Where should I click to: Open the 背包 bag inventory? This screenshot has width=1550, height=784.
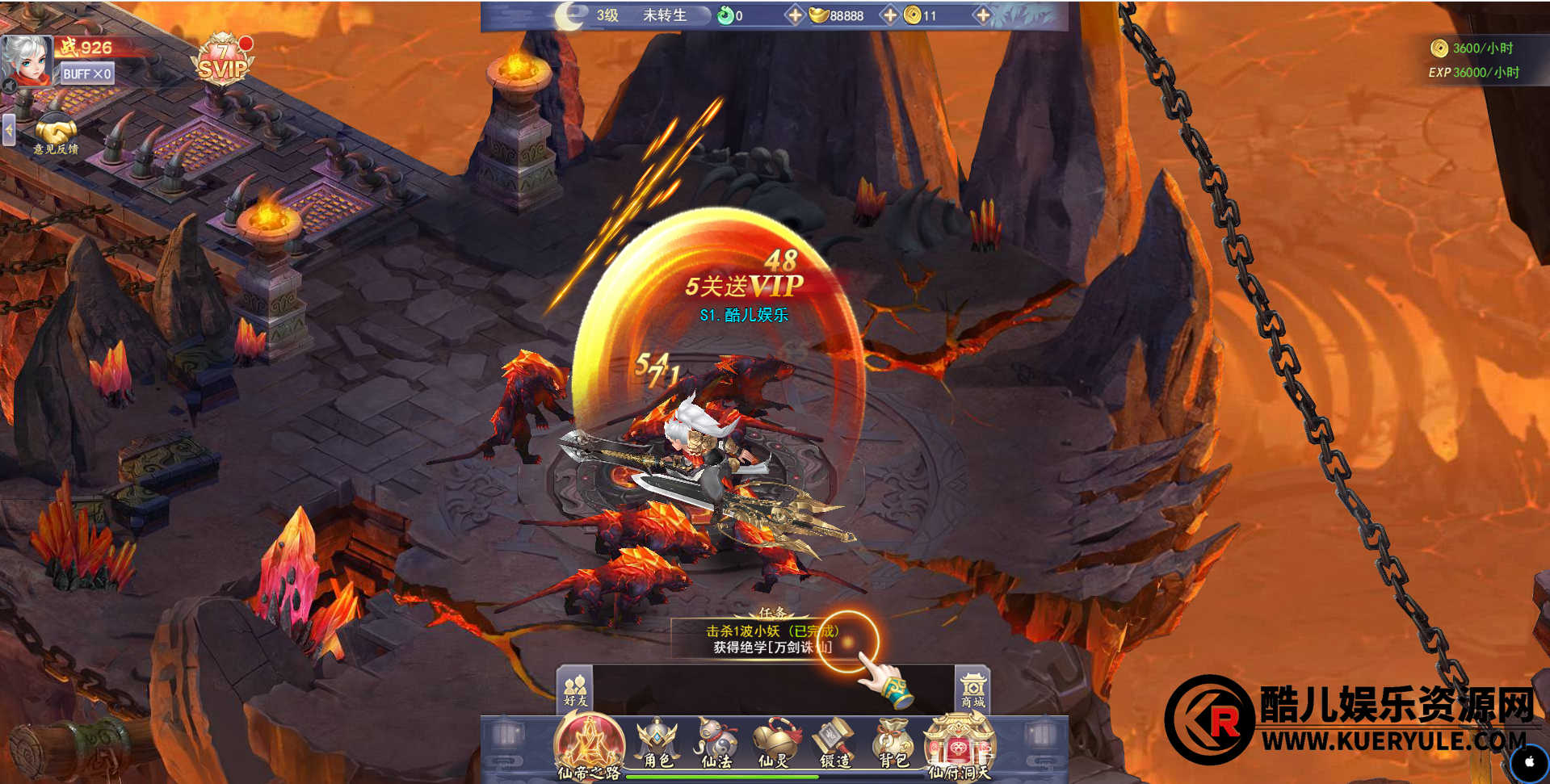(x=893, y=744)
